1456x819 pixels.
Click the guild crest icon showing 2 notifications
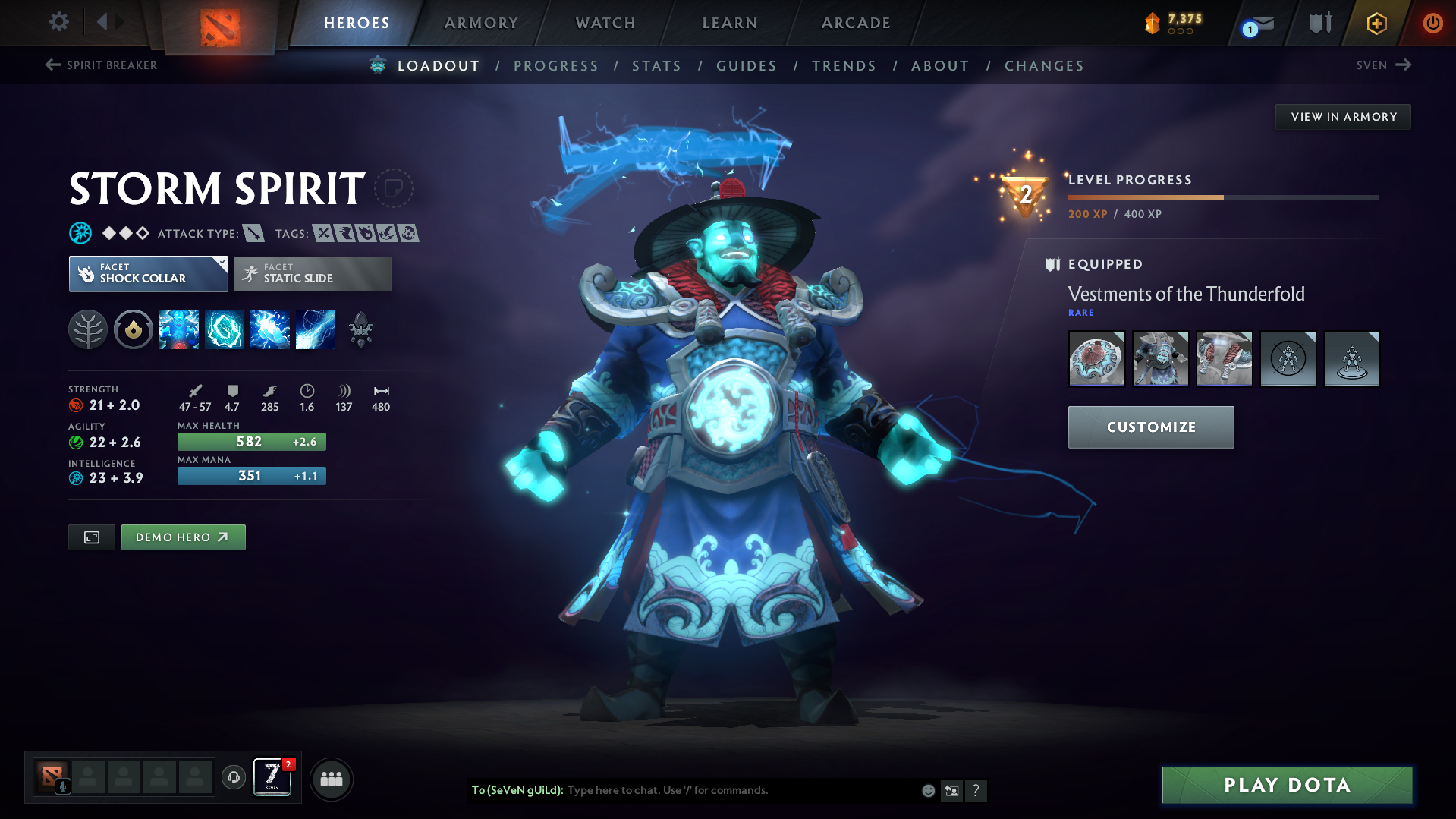pos(272,776)
